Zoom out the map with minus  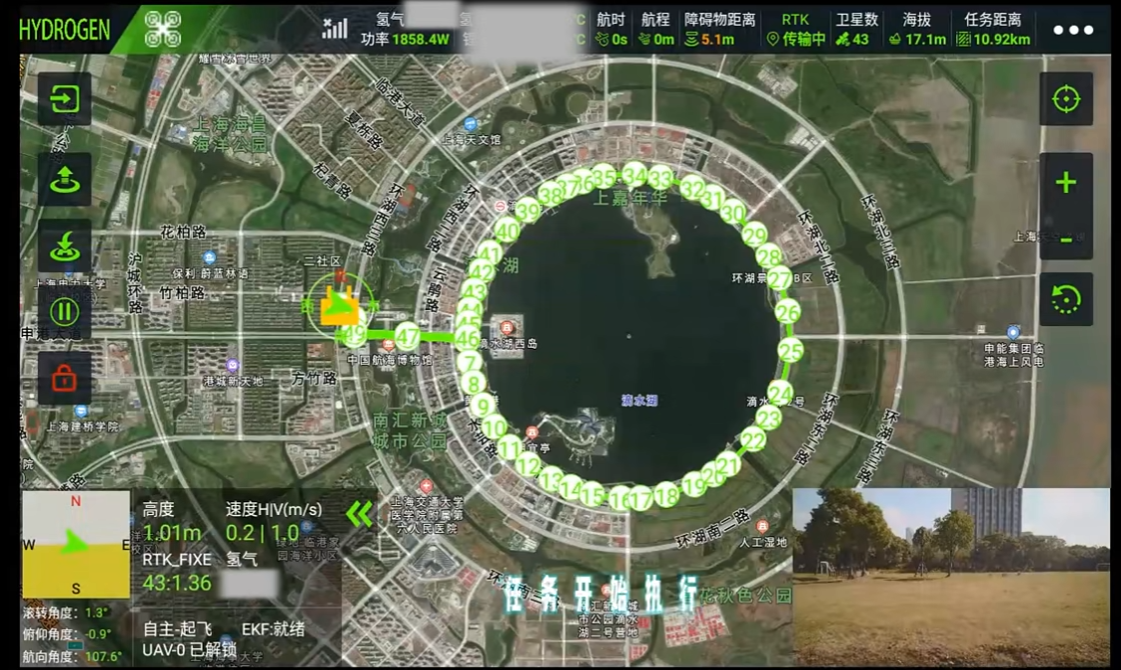tap(1066, 240)
